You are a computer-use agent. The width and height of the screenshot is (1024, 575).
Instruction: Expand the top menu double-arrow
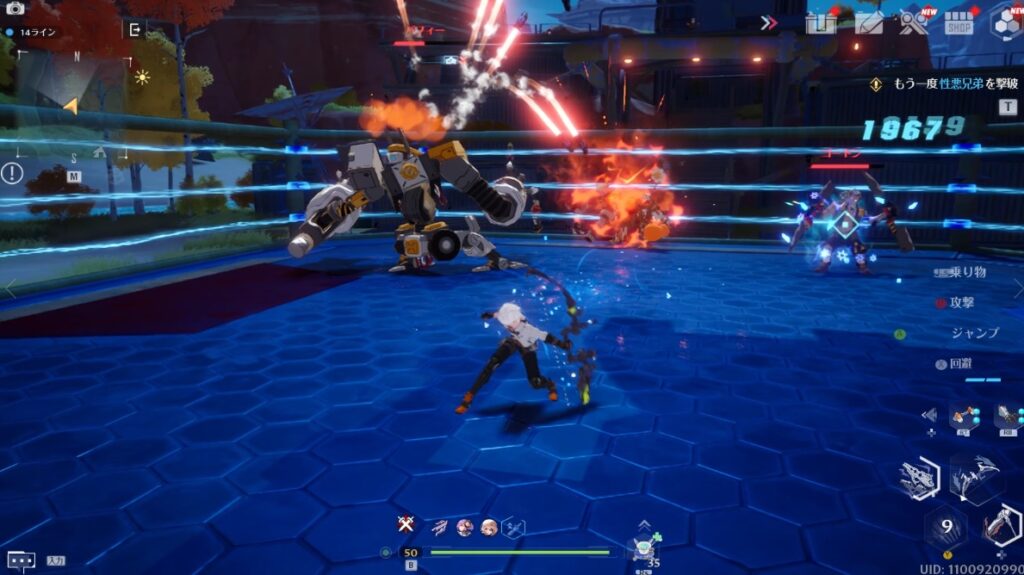click(769, 23)
